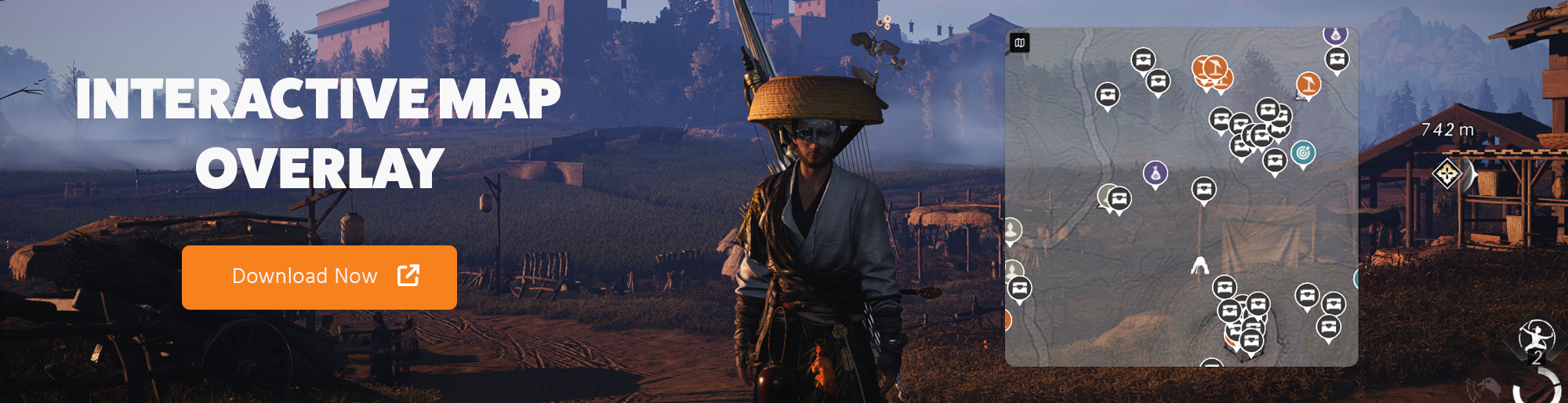Select the teal target marker on the map

1303,154
